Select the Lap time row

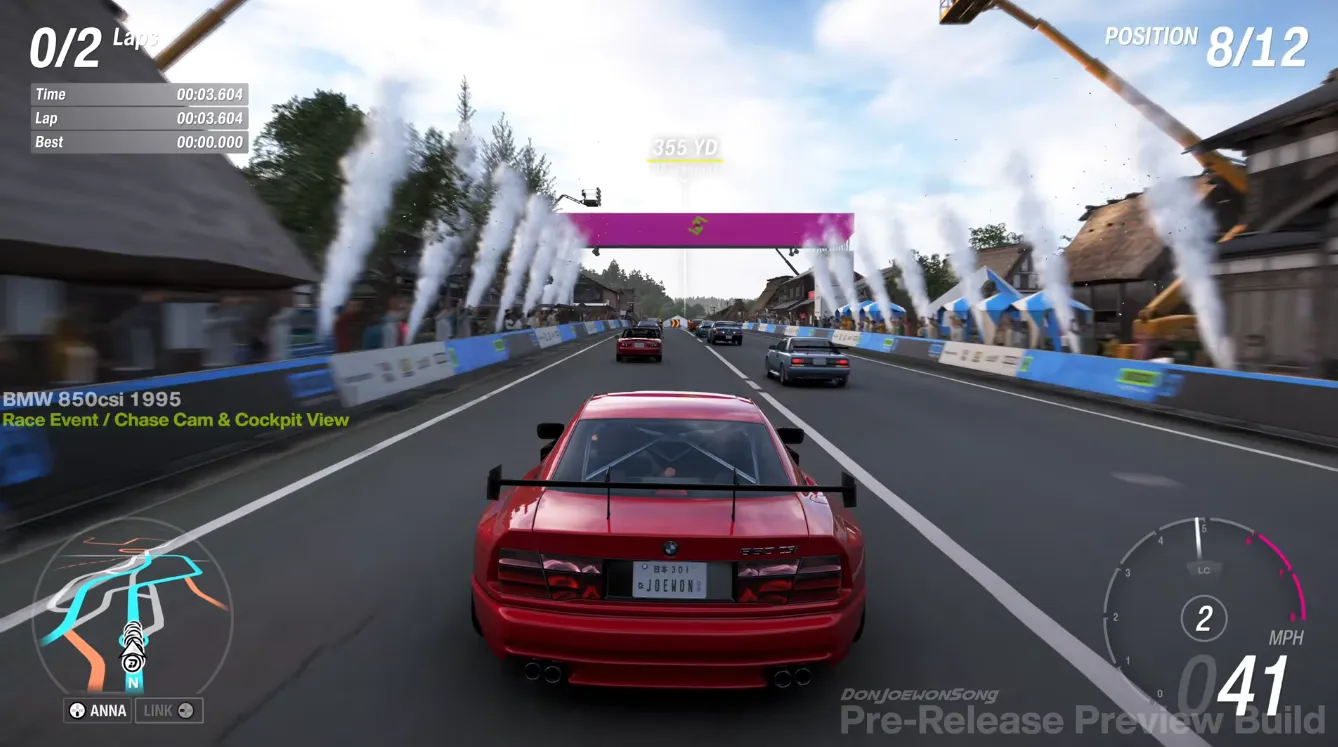[x=140, y=118]
